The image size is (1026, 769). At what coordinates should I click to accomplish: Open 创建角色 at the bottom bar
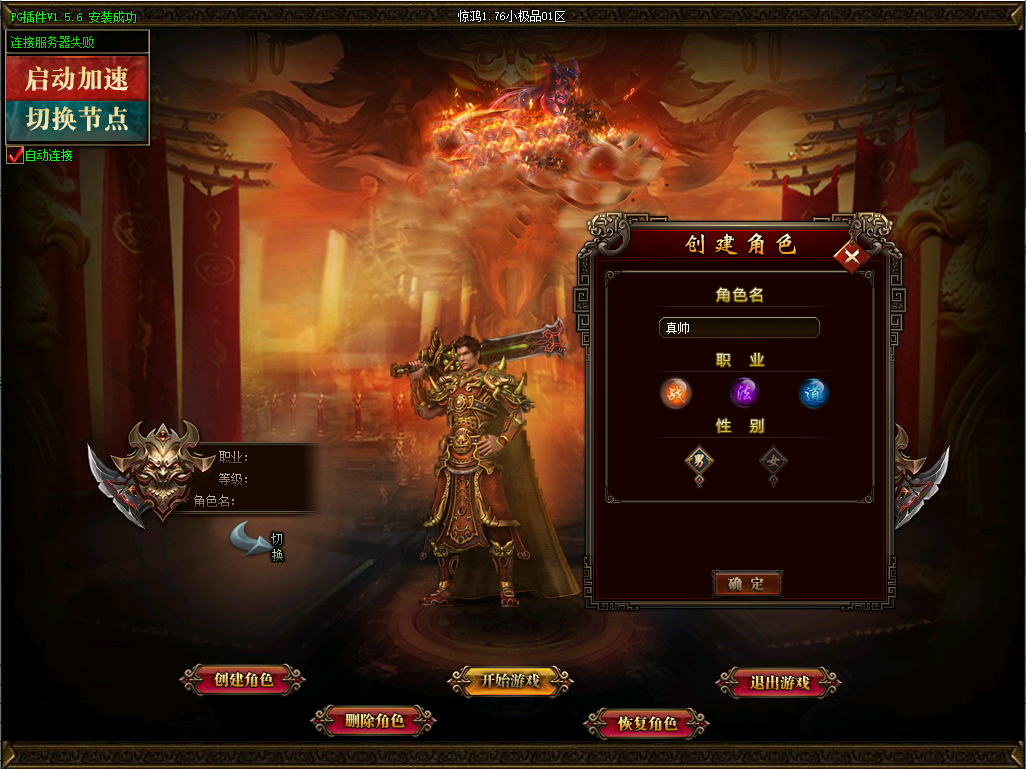243,680
